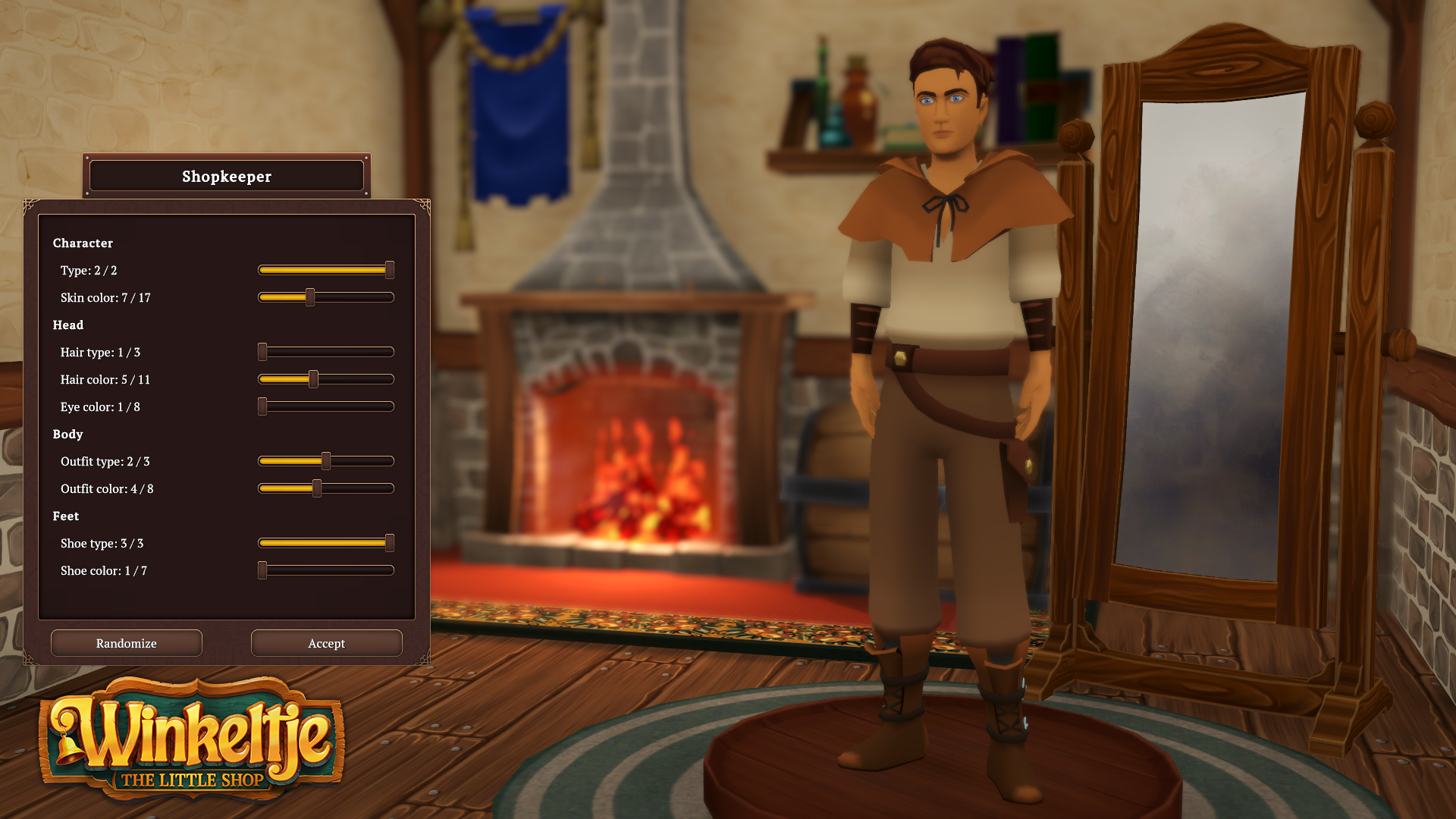Adjust the Shoe color slider
1456x819 pixels.
262,570
